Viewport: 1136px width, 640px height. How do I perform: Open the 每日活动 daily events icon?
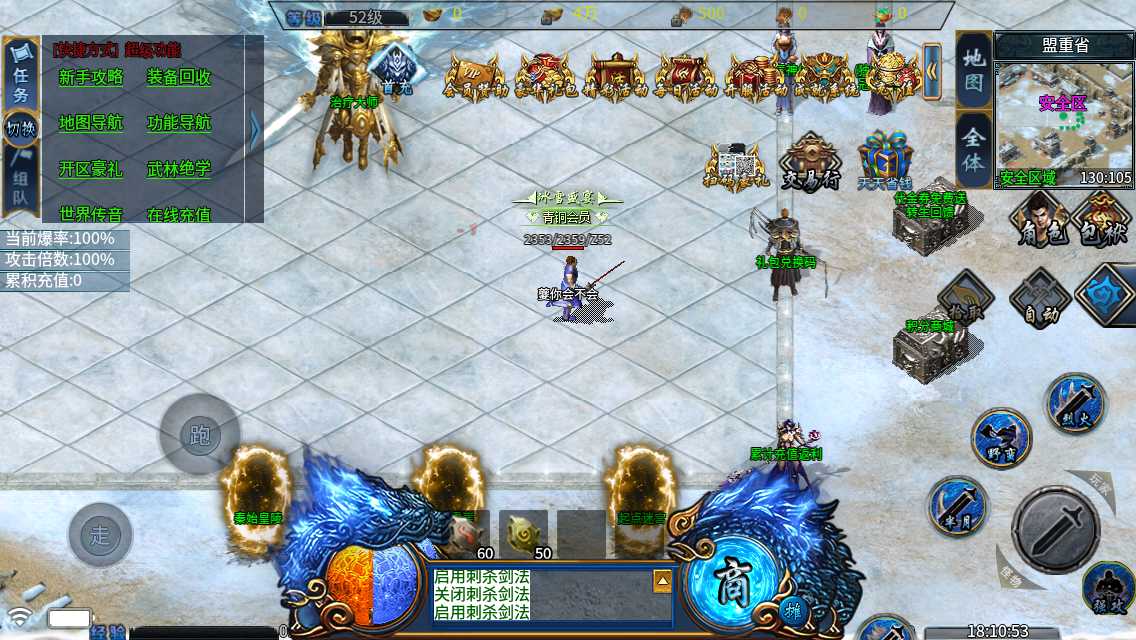(684, 77)
